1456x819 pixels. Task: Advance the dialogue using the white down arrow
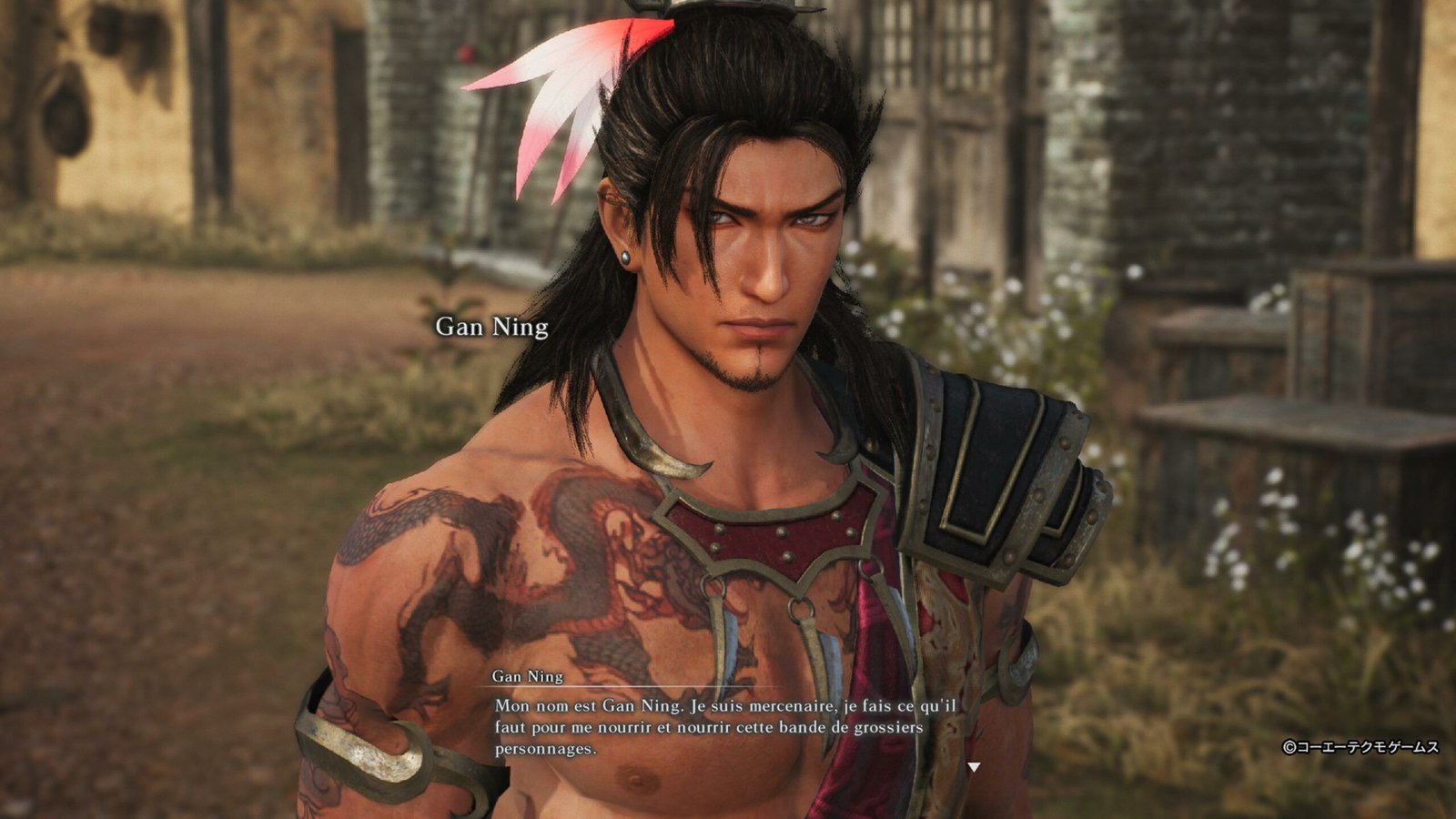pyautogui.click(x=974, y=767)
